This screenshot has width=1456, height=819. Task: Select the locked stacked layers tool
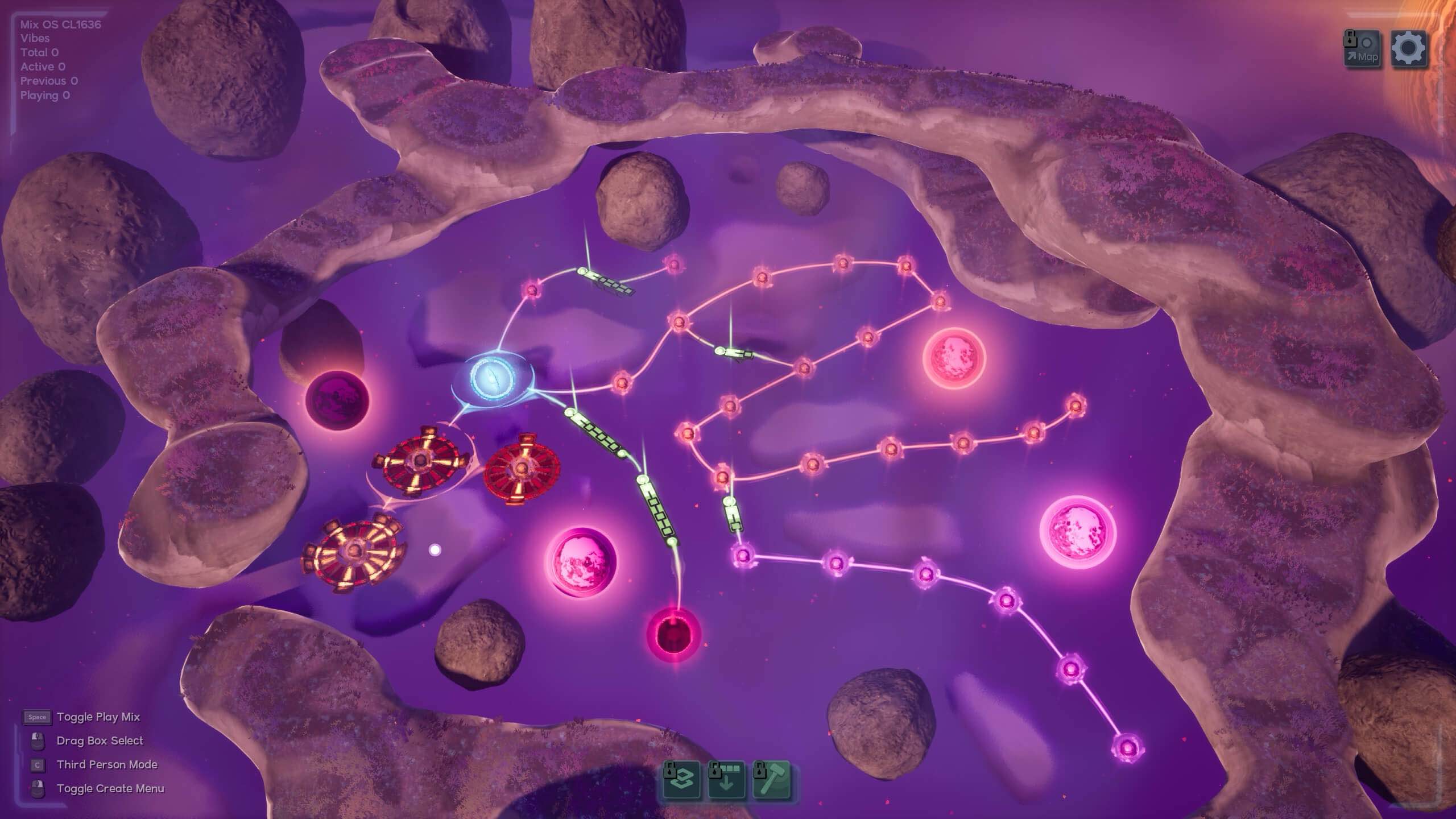point(682,781)
